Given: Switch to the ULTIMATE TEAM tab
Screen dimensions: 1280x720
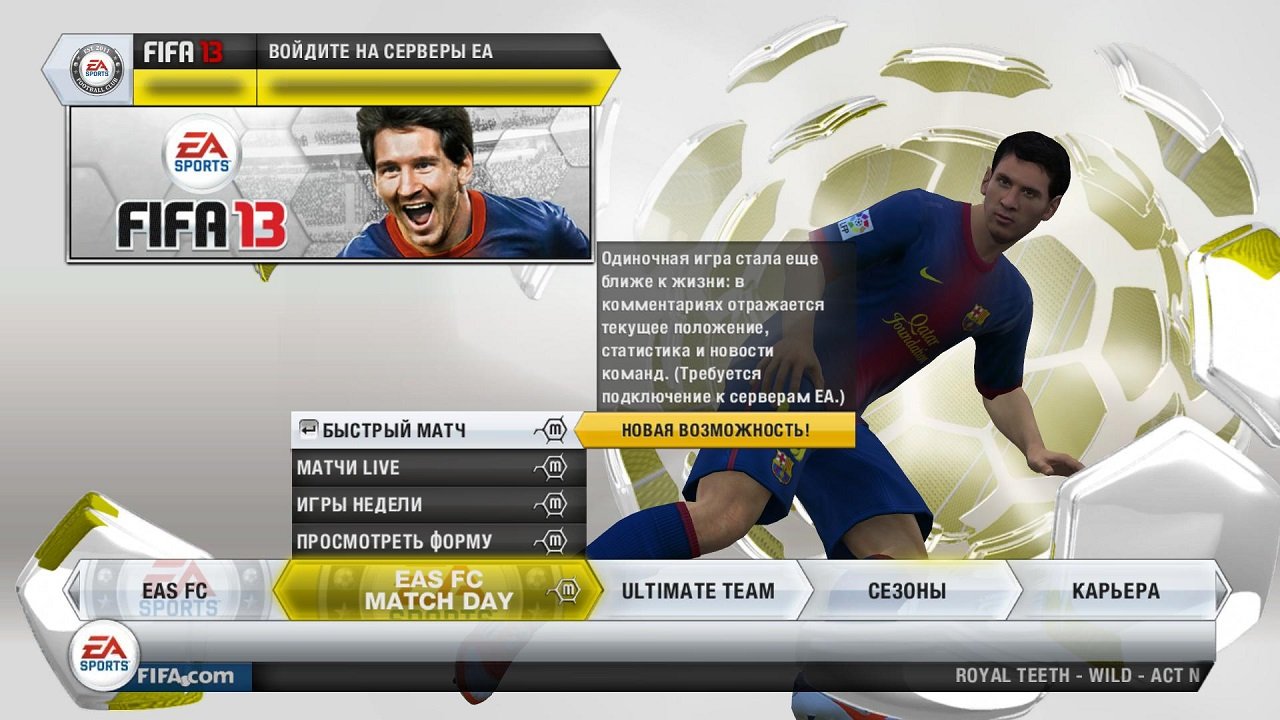Looking at the screenshot, I should click(x=697, y=591).
